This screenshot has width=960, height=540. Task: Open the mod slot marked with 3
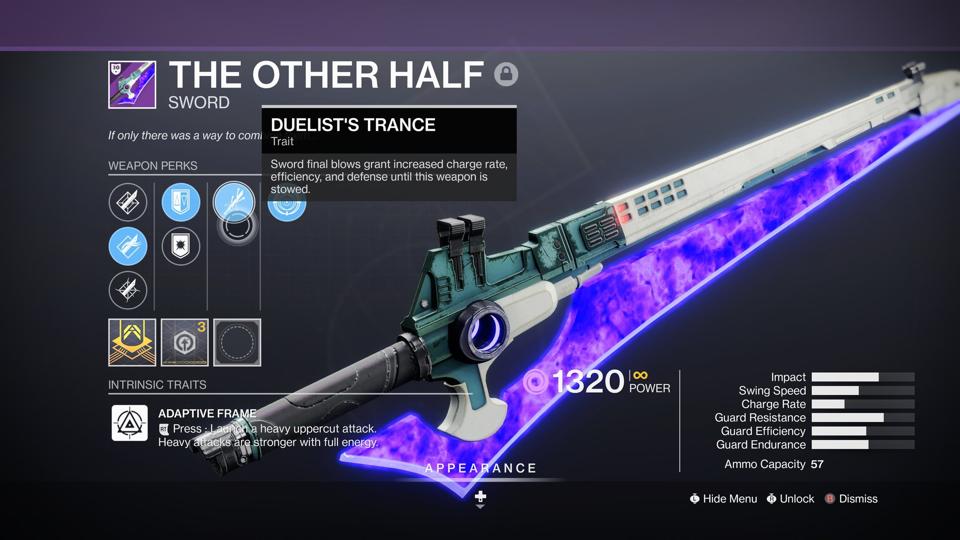point(185,343)
